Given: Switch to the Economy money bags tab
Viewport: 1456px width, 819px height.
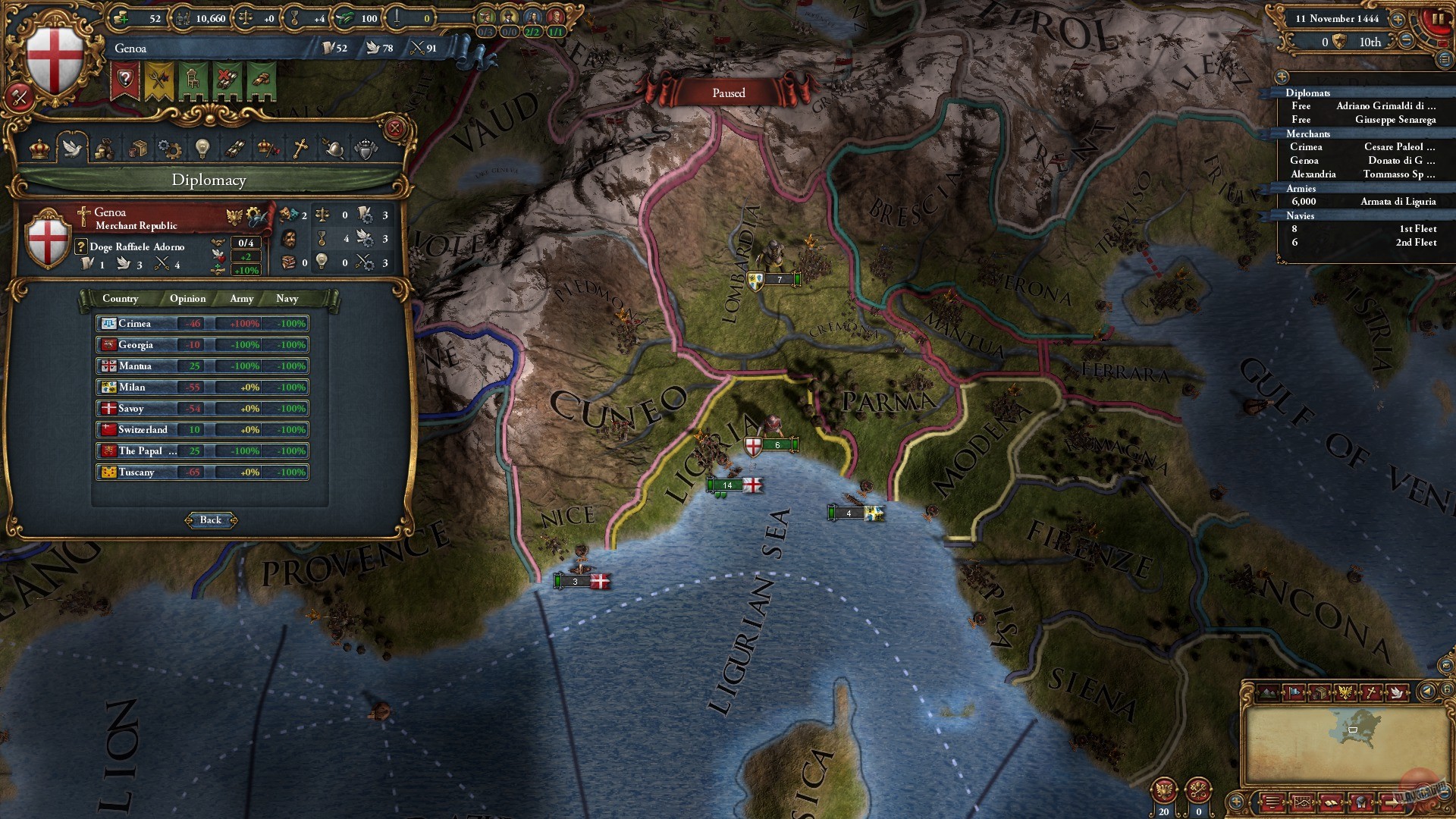Looking at the screenshot, I should (105, 149).
